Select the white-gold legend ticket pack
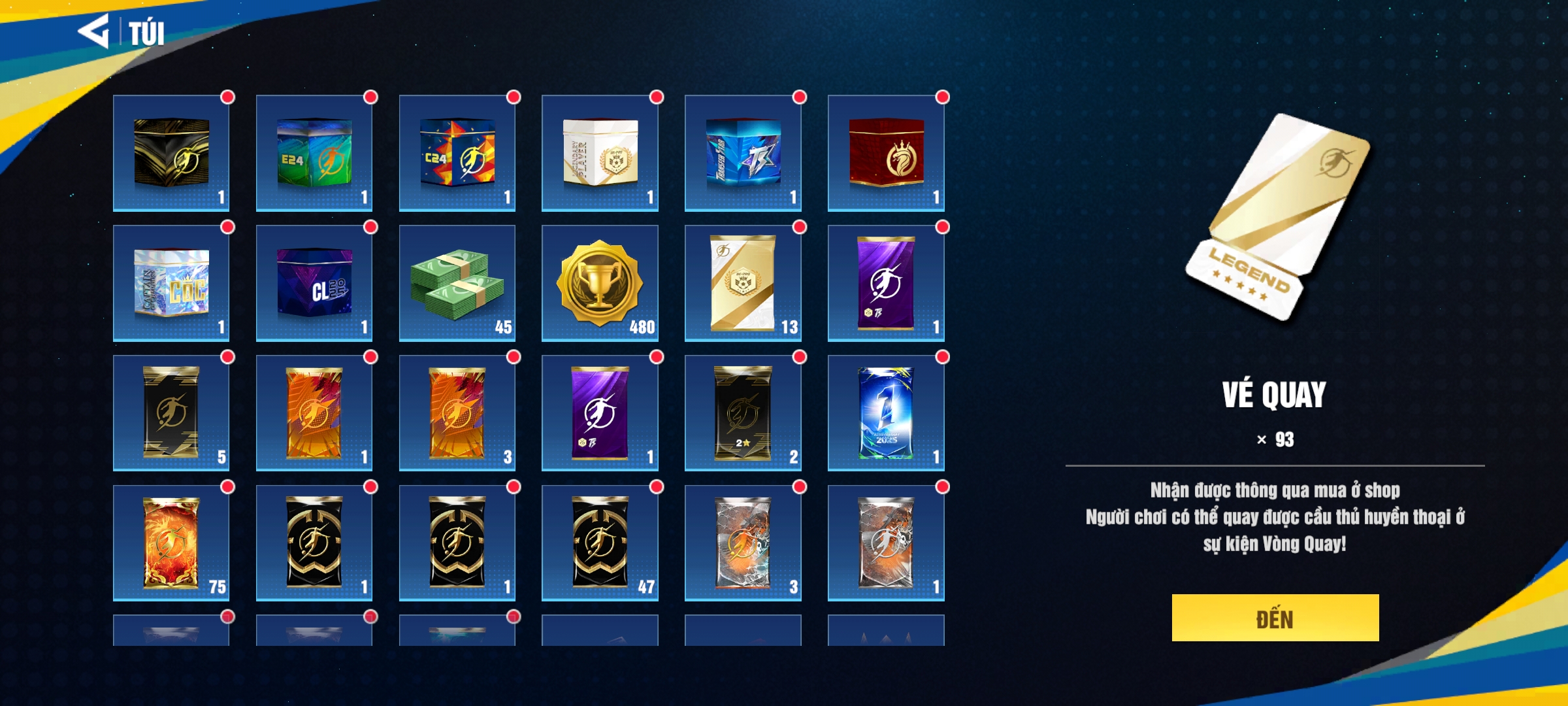The height and width of the screenshot is (706, 1568). (x=743, y=283)
